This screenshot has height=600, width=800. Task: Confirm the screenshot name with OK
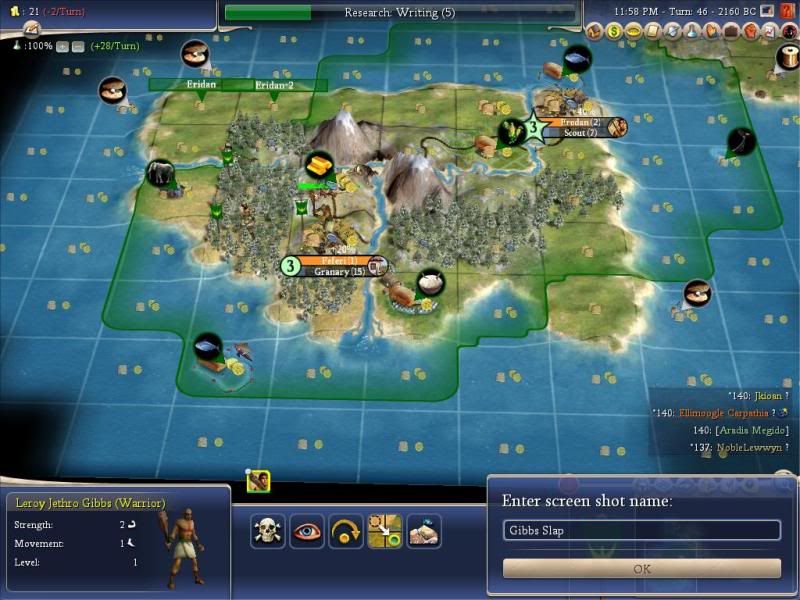(641, 568)
